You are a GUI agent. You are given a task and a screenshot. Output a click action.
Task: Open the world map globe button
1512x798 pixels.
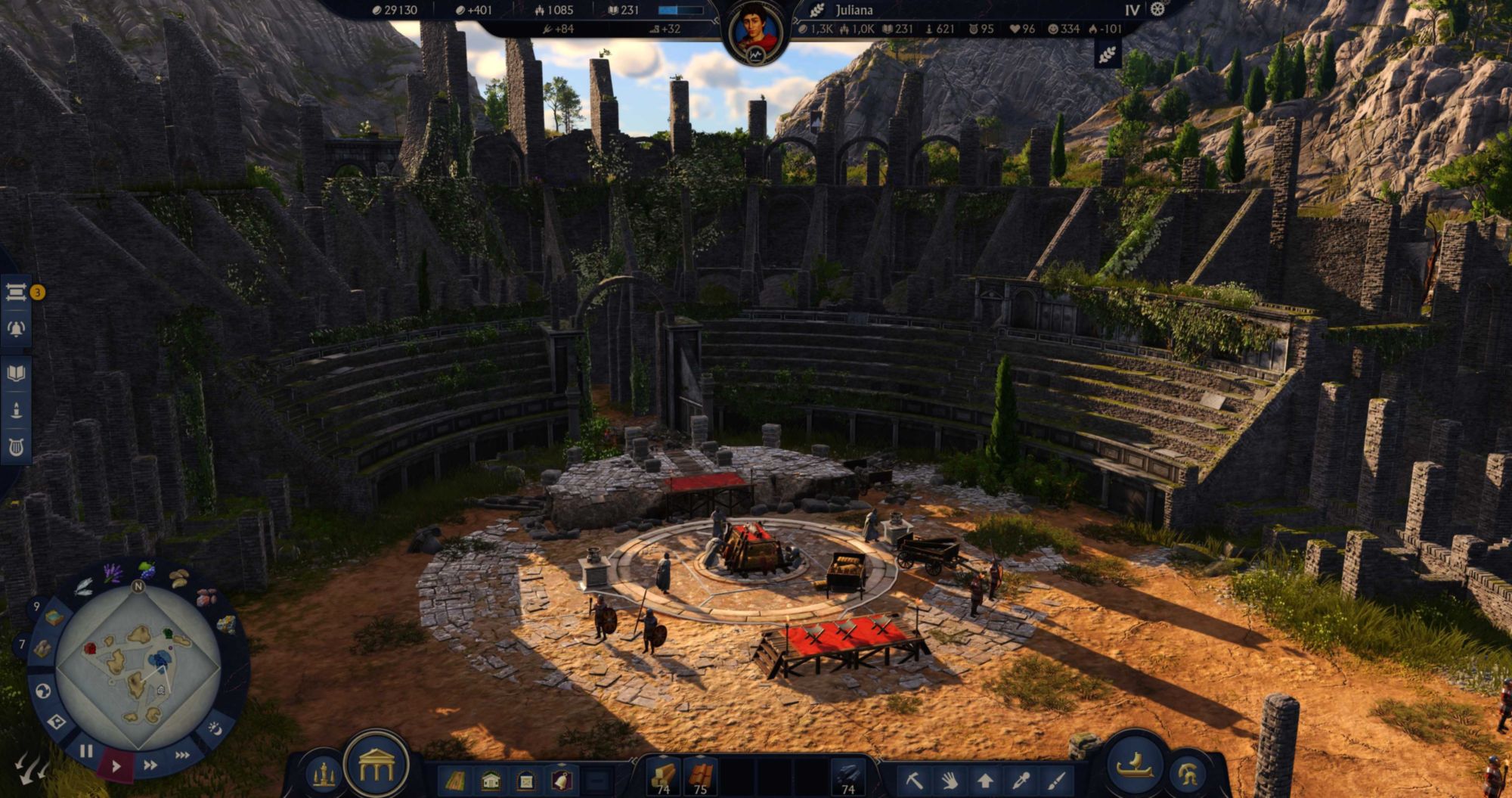(44, 691)
